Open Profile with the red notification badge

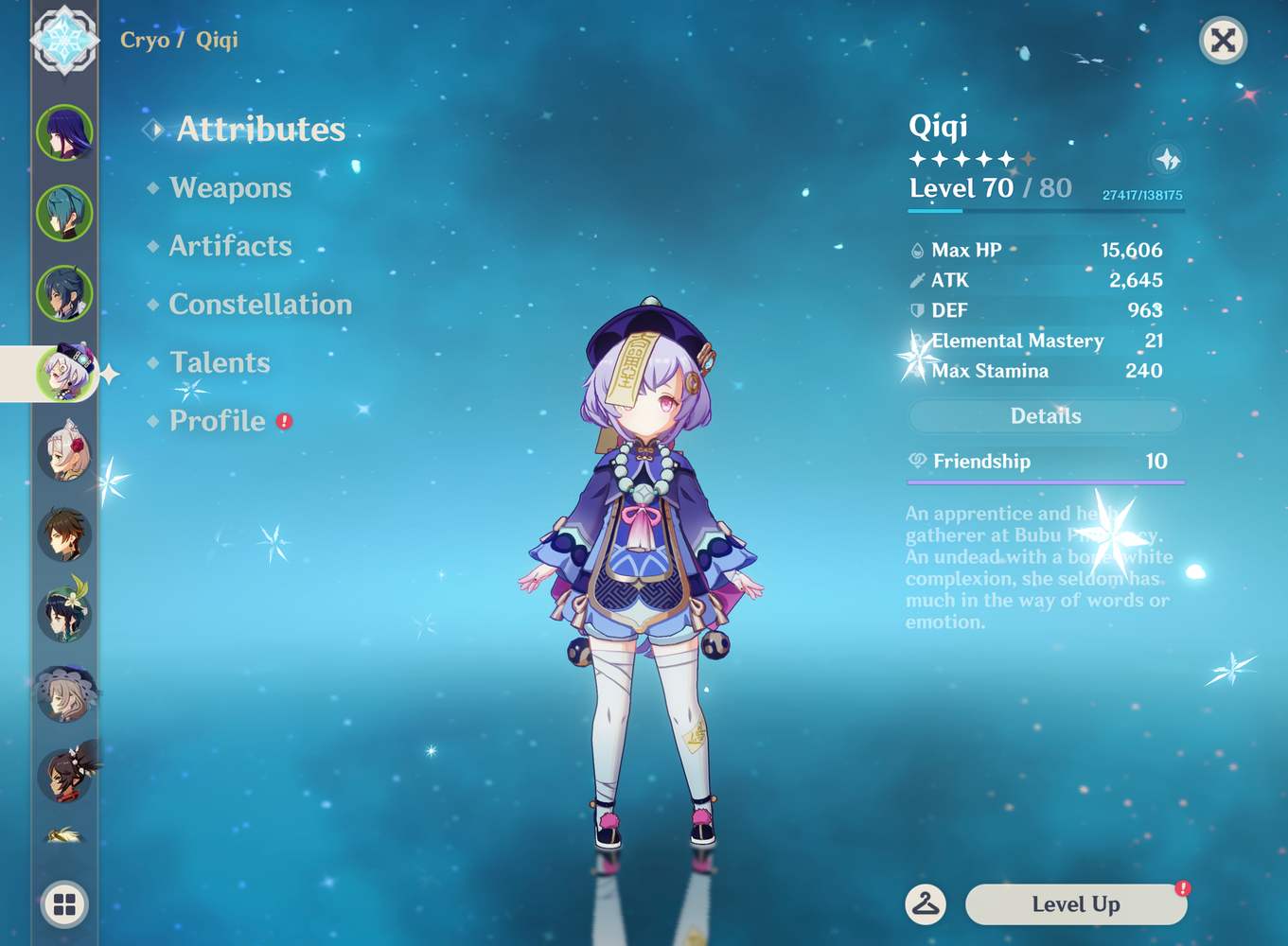[x=216, y=421]
